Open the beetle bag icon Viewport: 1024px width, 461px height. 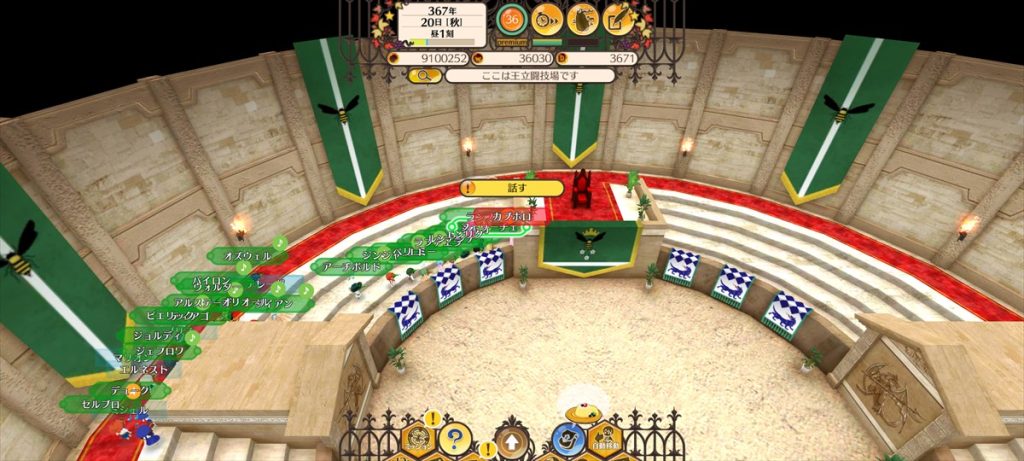[x=582, y=18]
